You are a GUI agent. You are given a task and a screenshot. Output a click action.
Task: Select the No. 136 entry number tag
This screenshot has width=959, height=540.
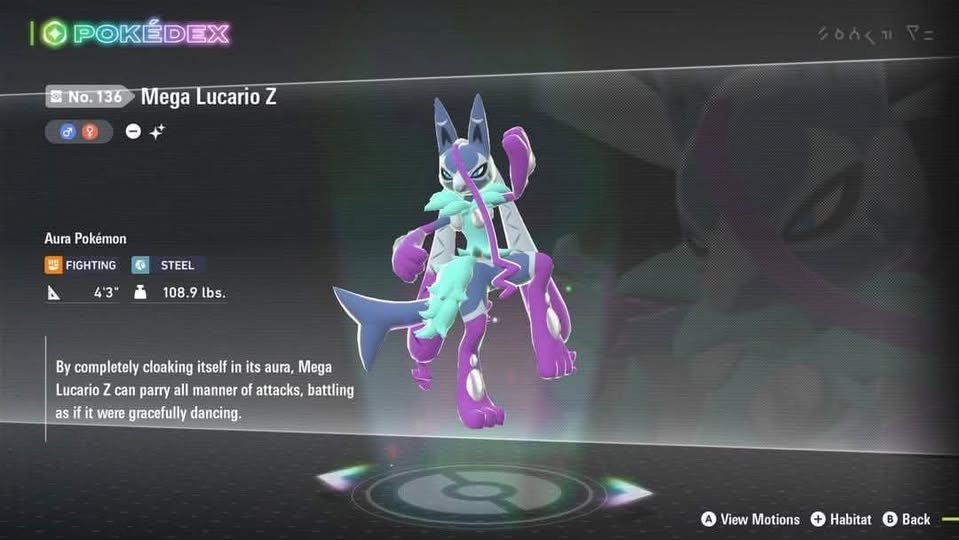tap(87, 97)
